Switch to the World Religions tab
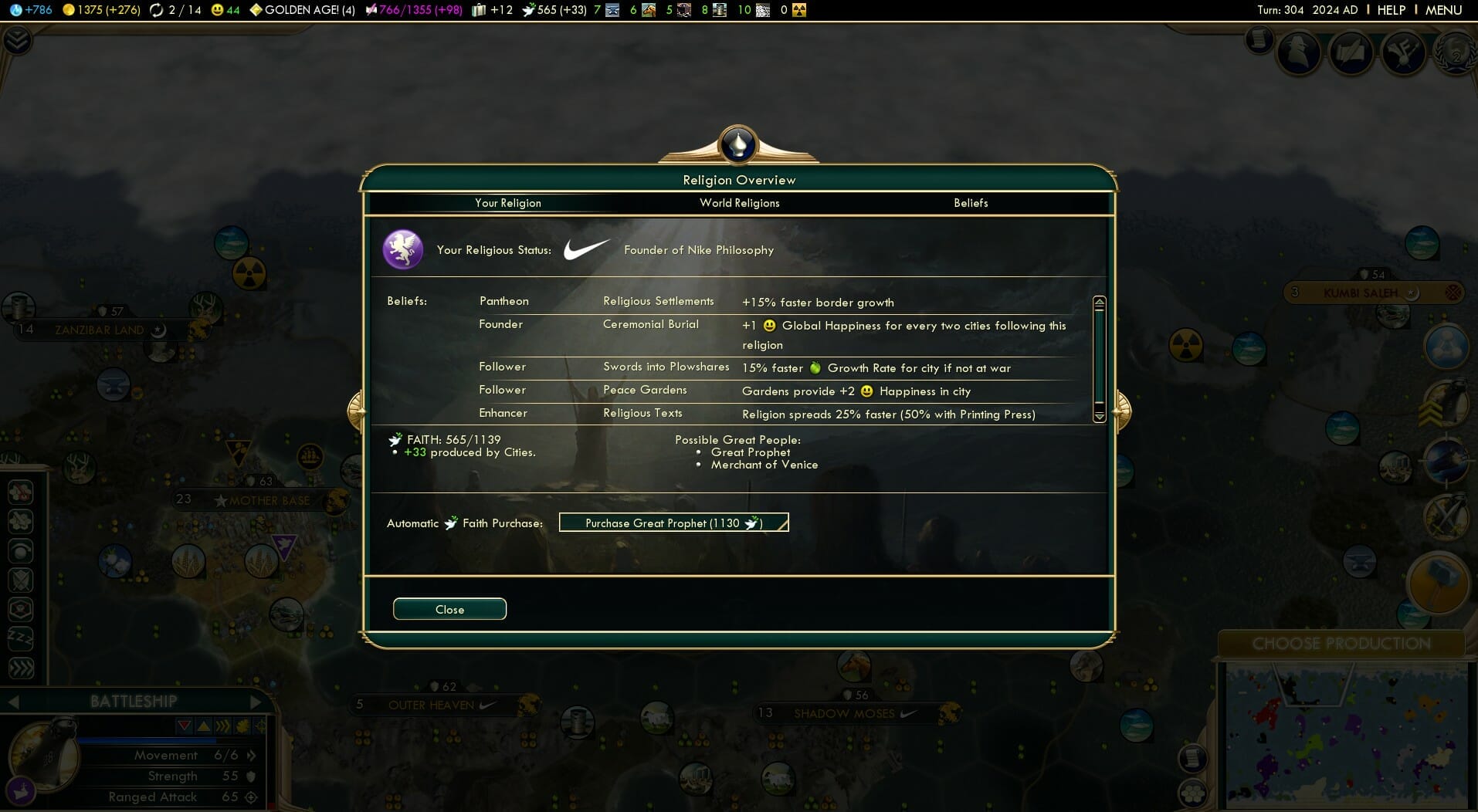This screenshot has width=1478, height=812. (x=739, y=203)
